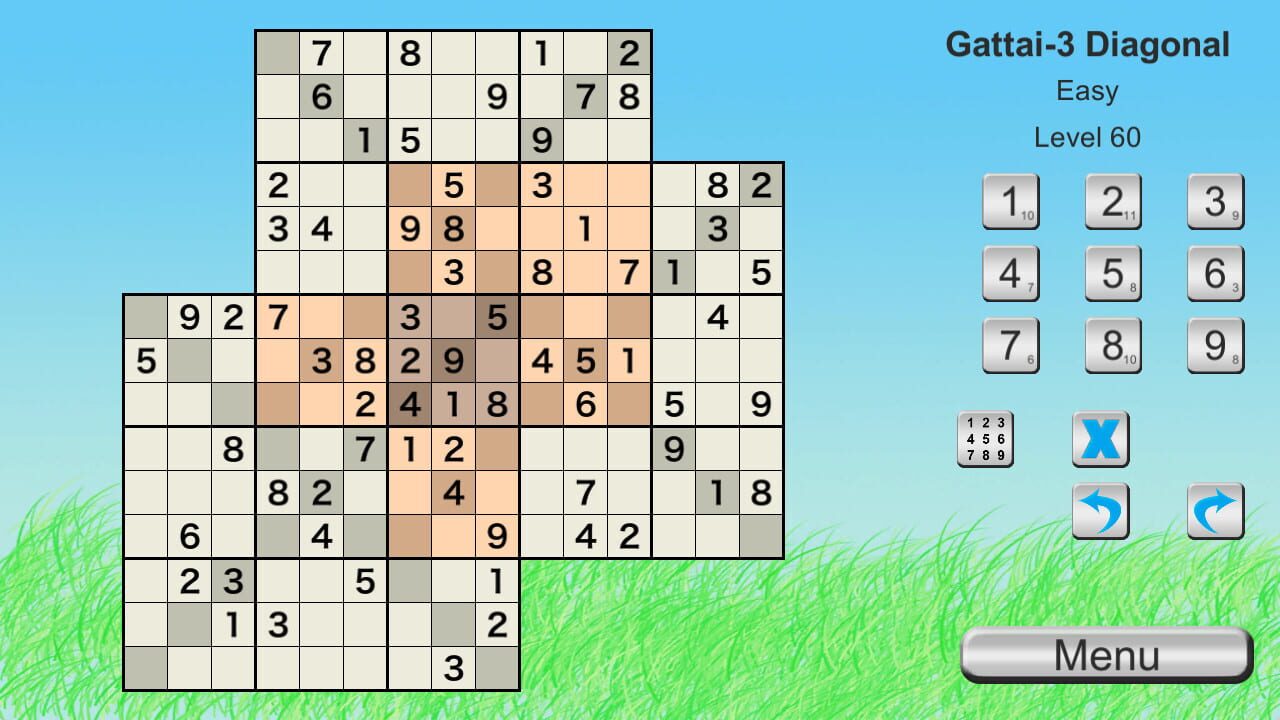The image size is (1280, 720).
Task: Open the Menu
Action: (1106, 655)
